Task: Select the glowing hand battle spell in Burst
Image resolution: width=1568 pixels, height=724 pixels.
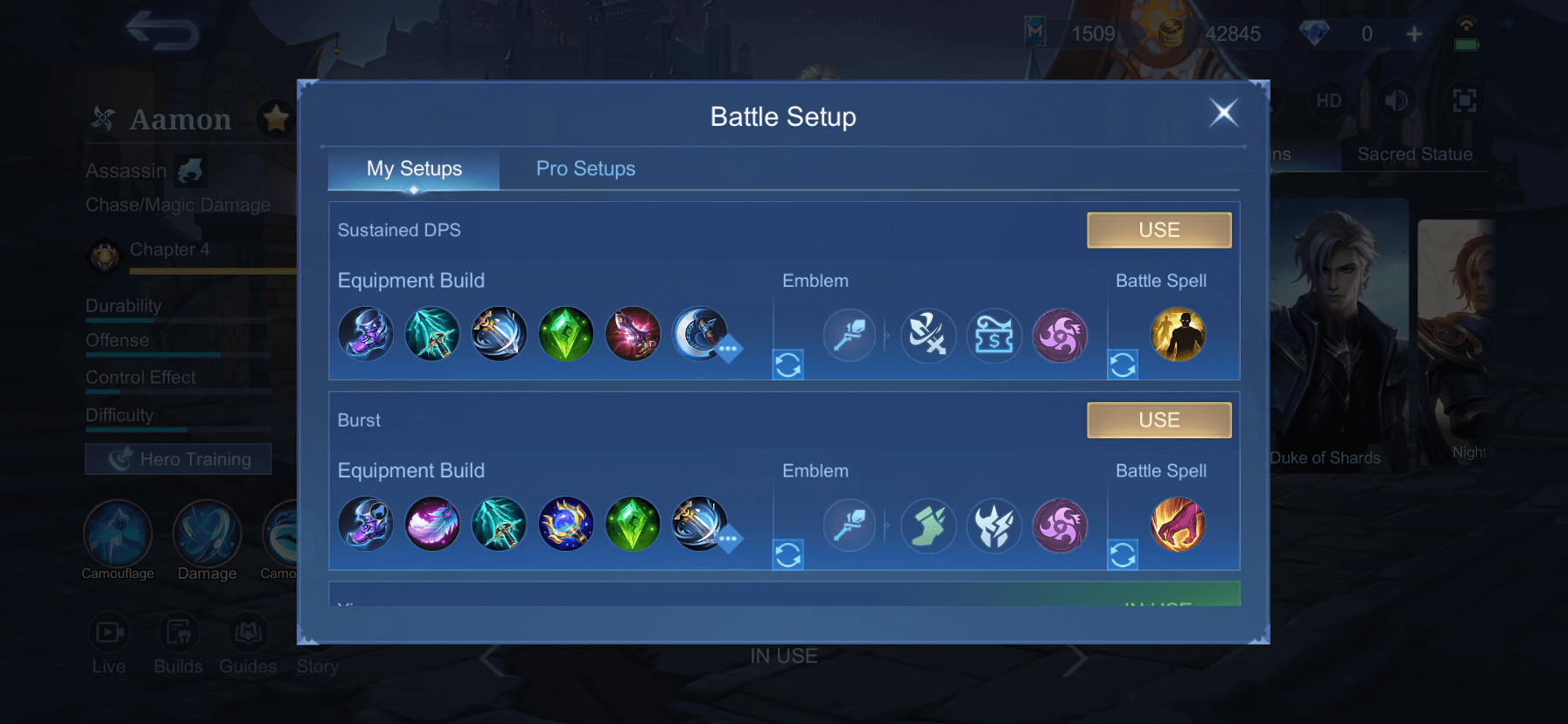Action: coord(1178,525)
